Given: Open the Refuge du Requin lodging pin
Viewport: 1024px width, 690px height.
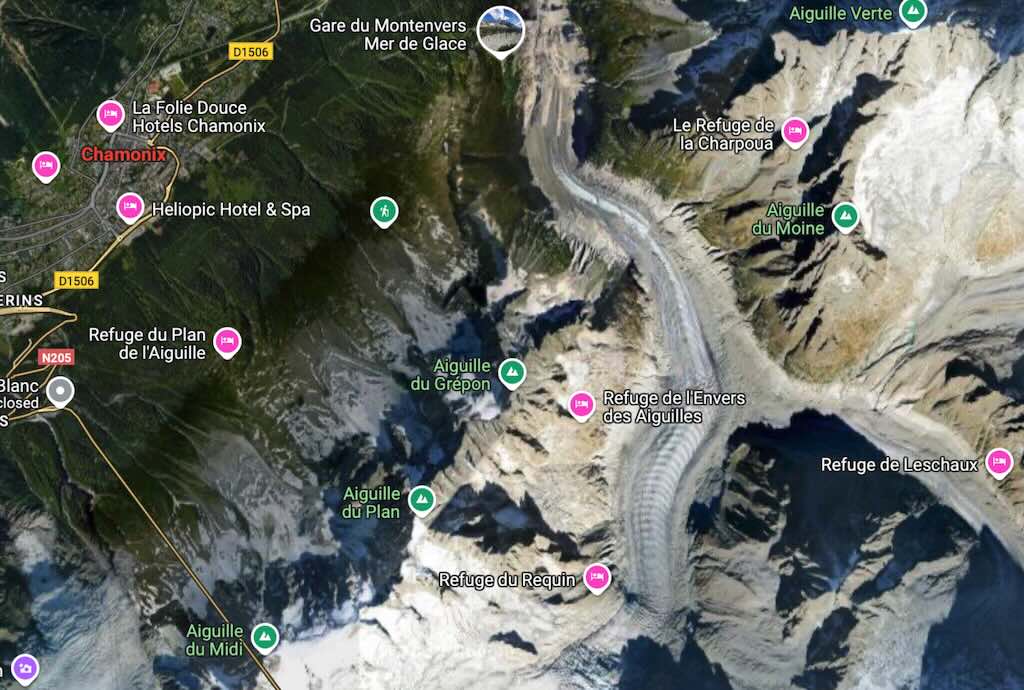Looking at the screenshot, I should point(597,577).
